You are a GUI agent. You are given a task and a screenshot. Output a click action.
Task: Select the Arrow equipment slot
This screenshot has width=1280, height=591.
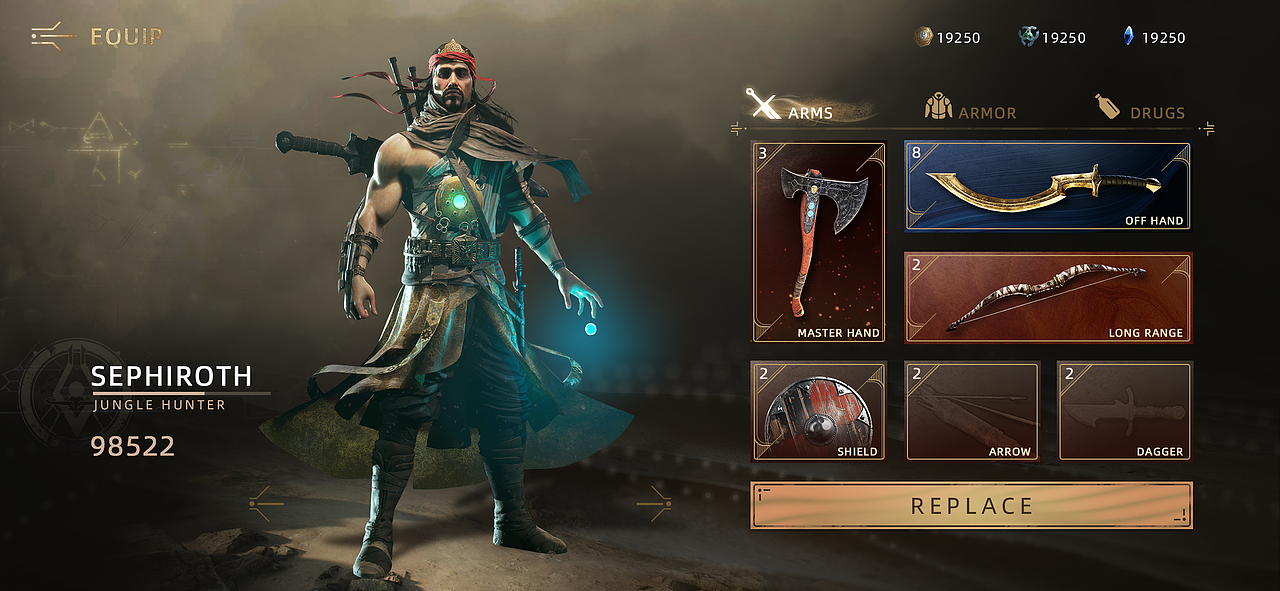tap(972, 411)
